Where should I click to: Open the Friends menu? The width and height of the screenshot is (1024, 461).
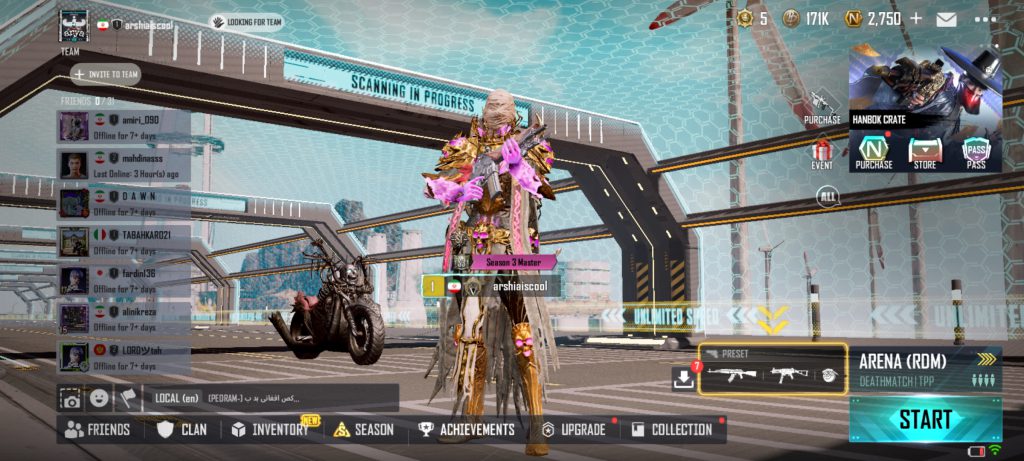point(97,430)
